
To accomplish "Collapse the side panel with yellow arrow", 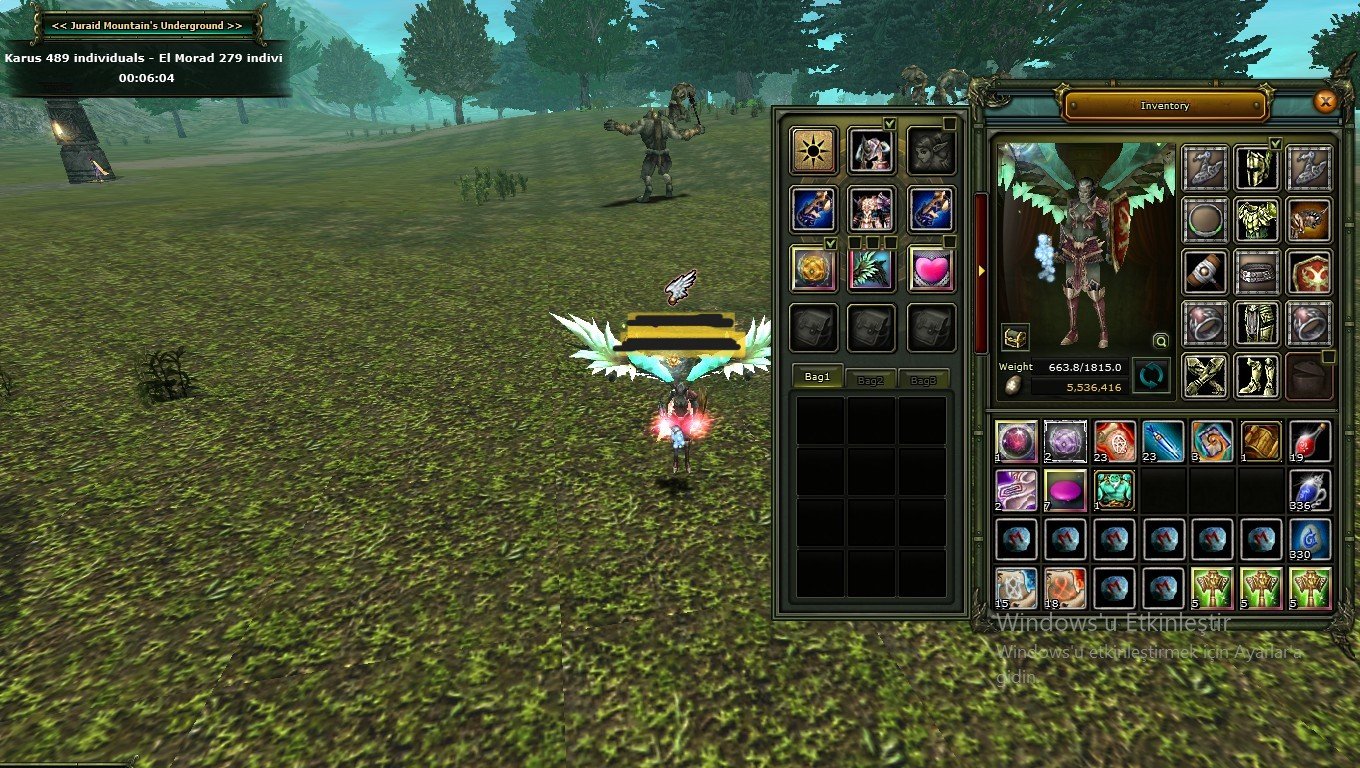I will (982, 270).
